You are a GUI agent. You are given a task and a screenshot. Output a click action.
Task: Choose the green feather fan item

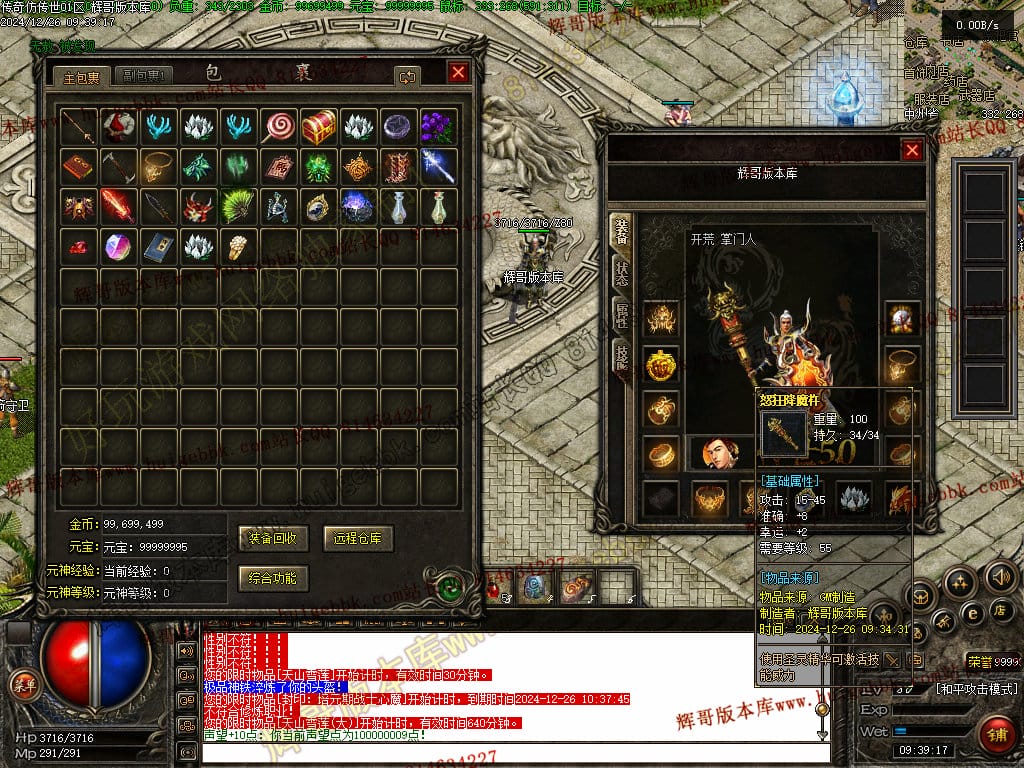(x=238, y=206)
